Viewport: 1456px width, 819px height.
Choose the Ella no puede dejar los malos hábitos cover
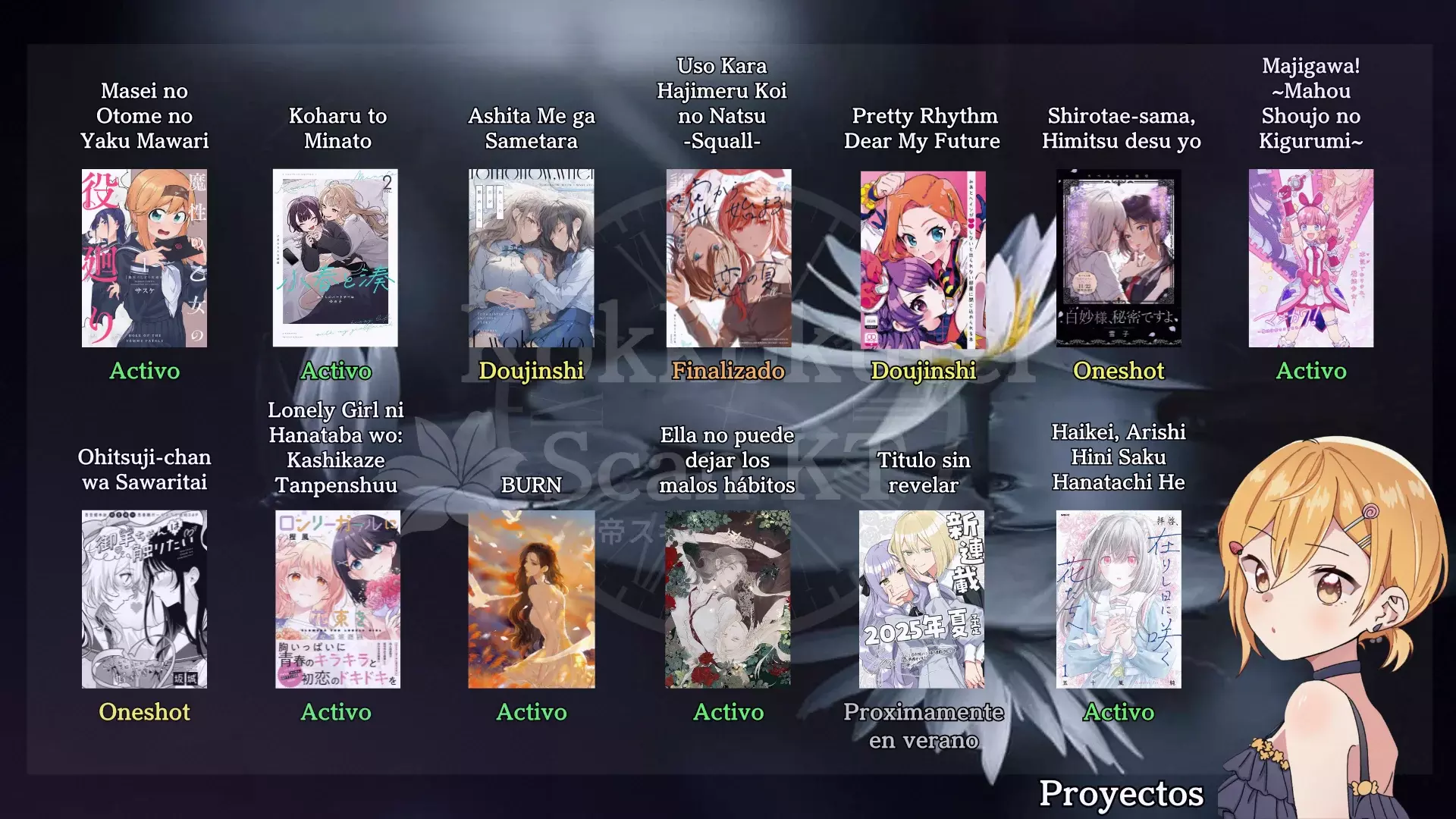[x=728, y=599]
